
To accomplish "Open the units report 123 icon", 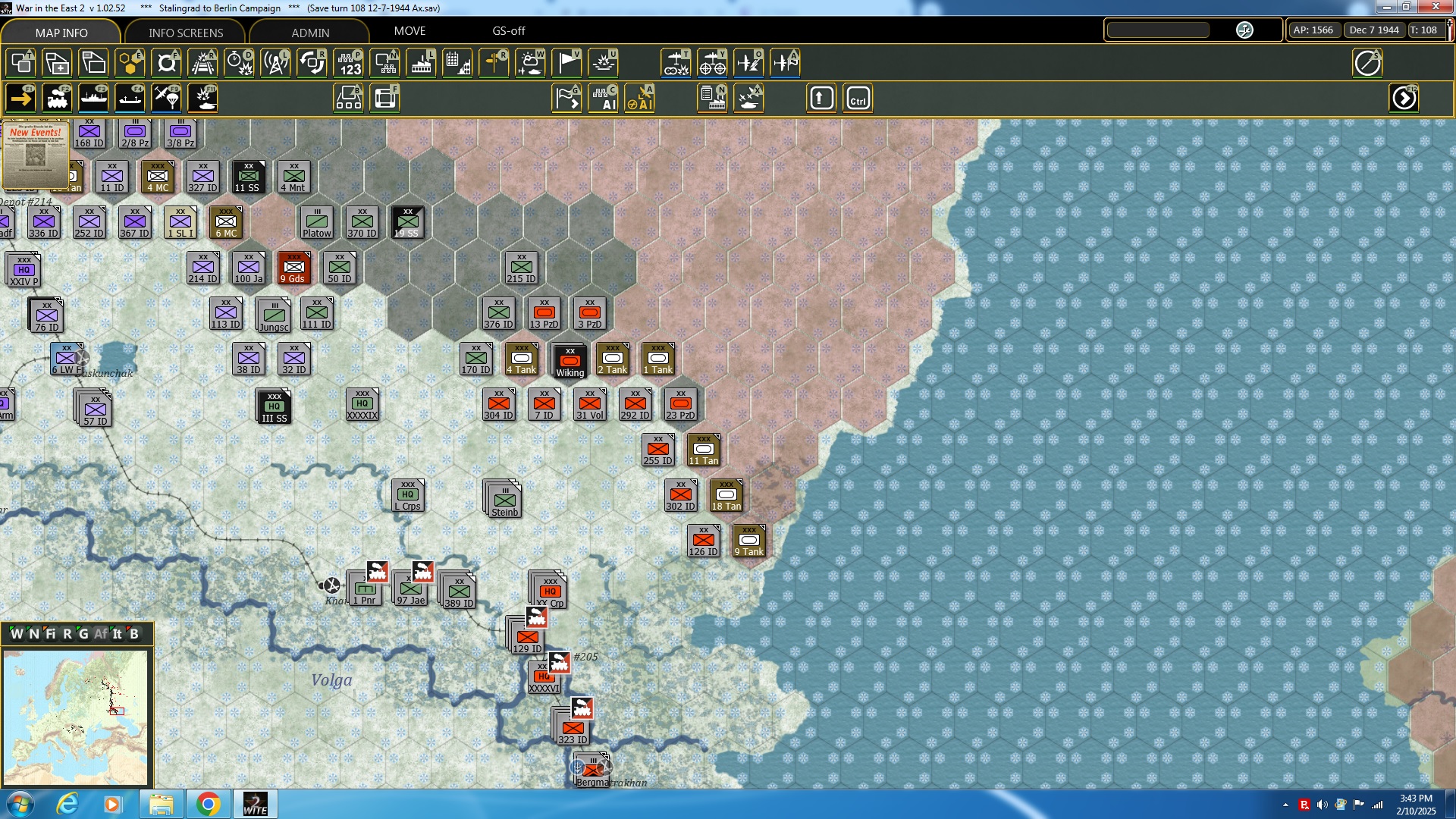I will pos(349,63).
